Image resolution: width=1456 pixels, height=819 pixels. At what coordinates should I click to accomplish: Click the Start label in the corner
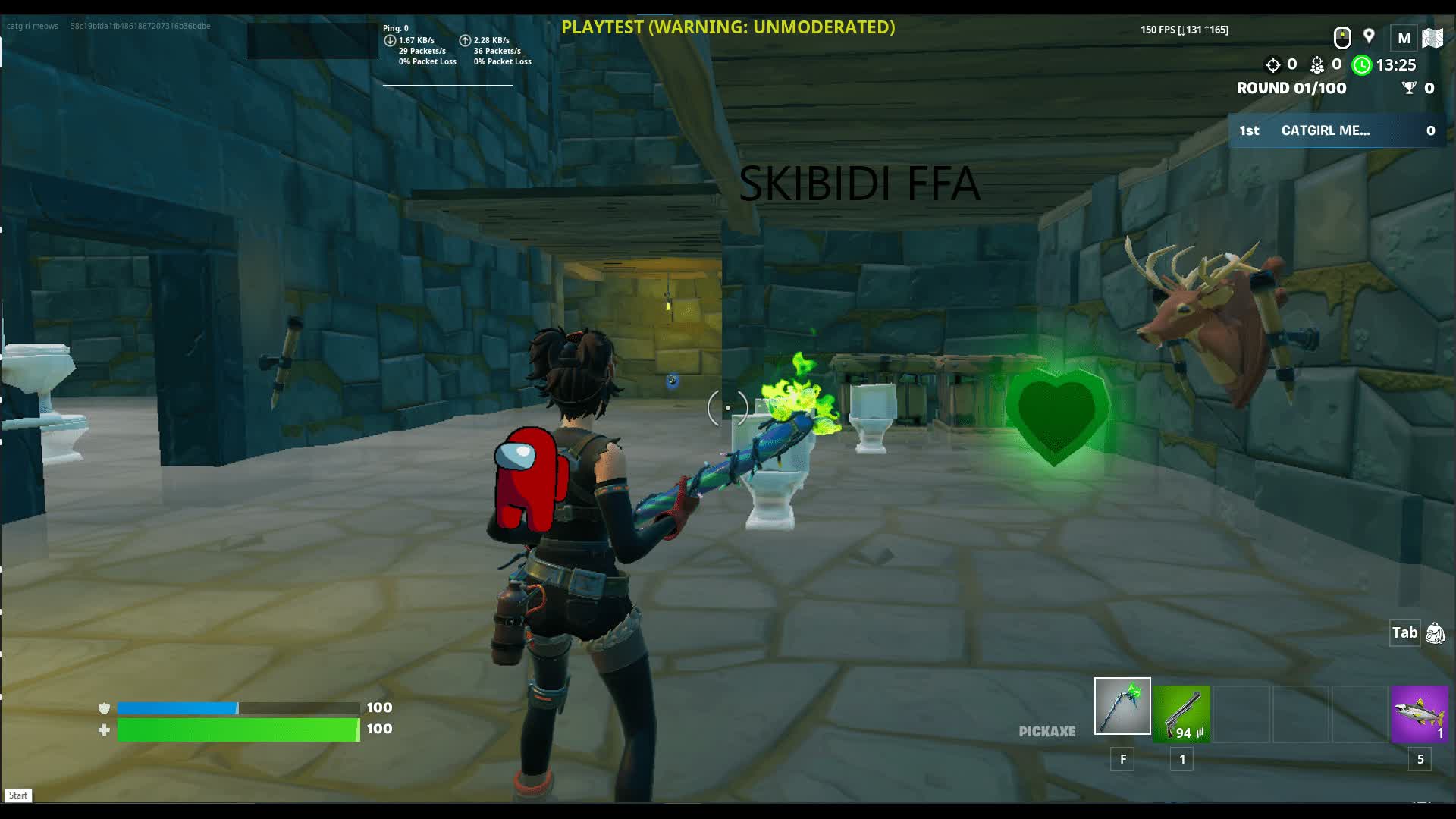point(18,795)
